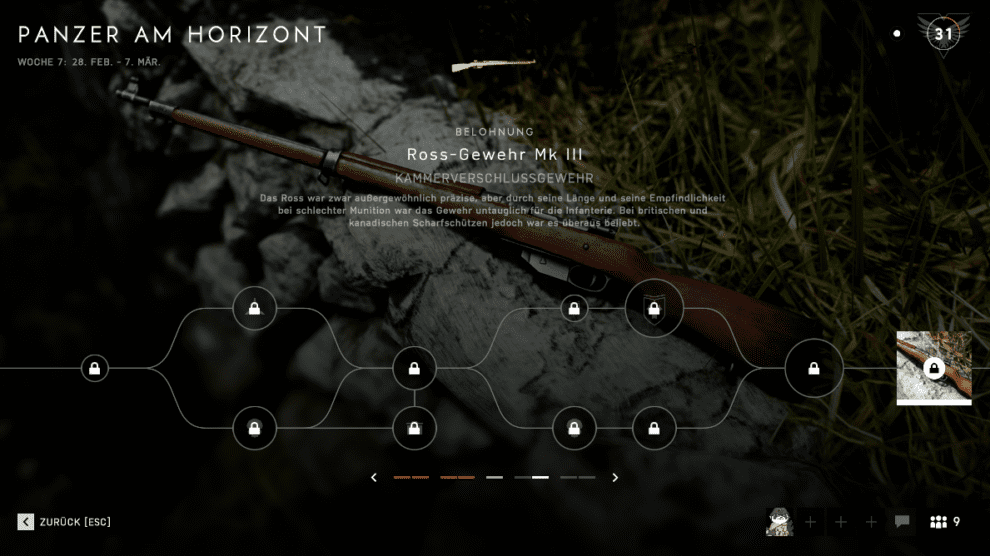Switch to the solid grey week indicator
Image resolution: width=990 pixels, height=556 pixels.
tap(494, 478)
